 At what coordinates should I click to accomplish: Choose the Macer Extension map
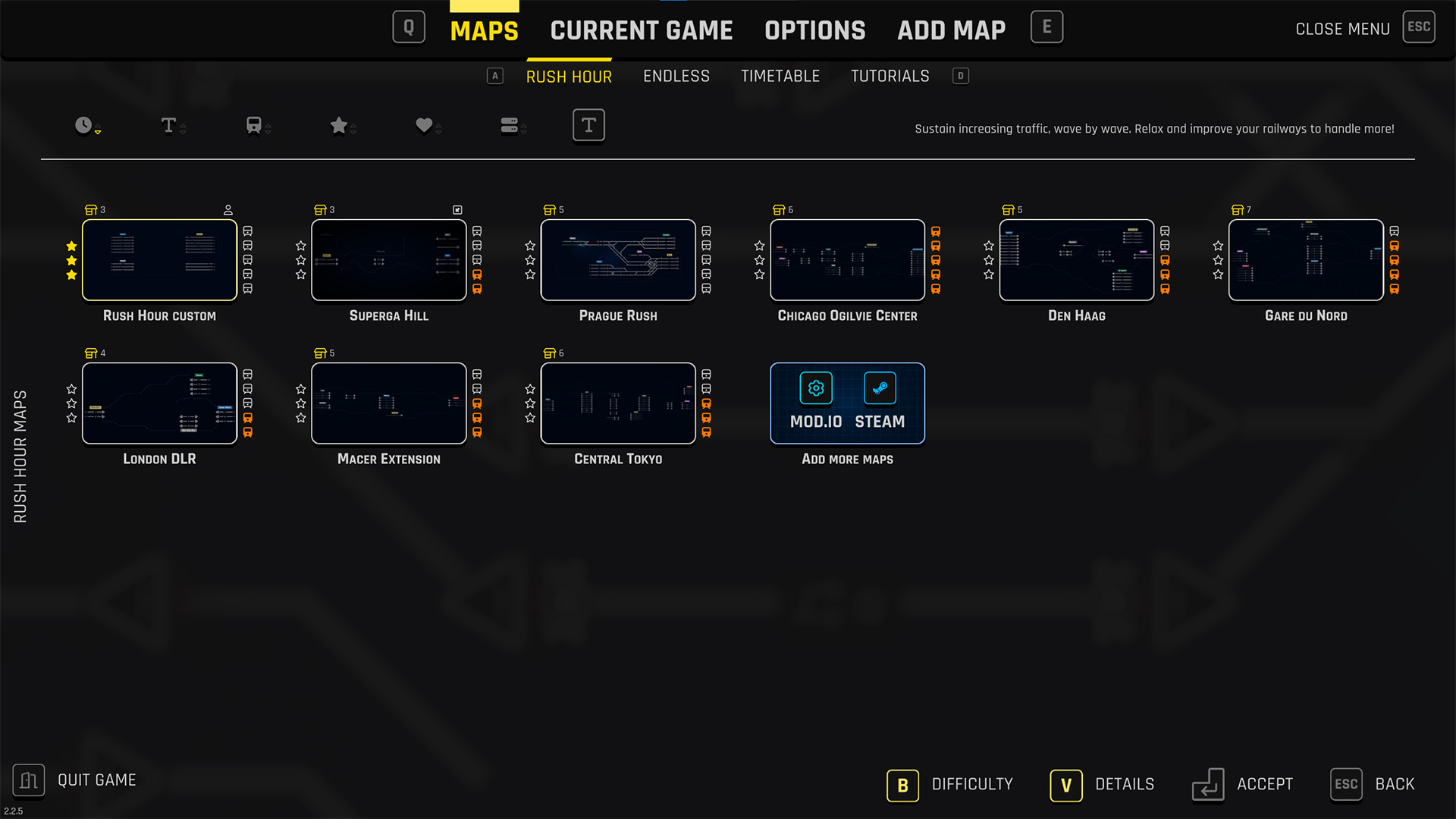[388, 403]
